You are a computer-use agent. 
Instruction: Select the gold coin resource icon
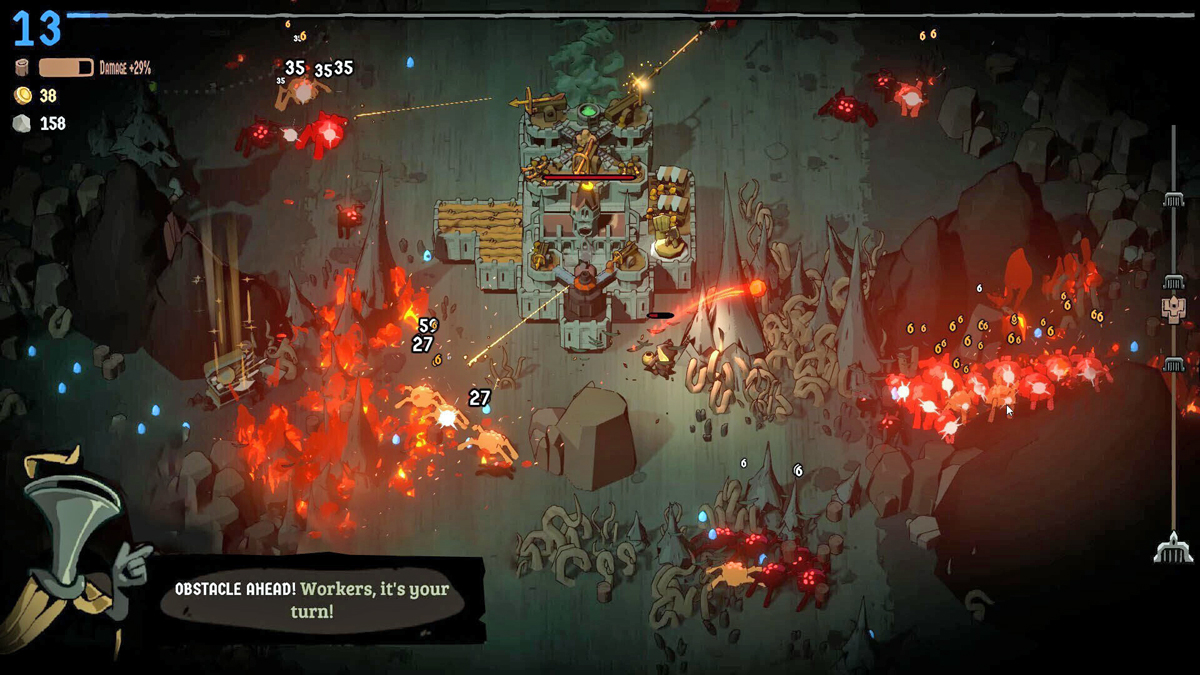pyautogui.click(x=23, y=96)
